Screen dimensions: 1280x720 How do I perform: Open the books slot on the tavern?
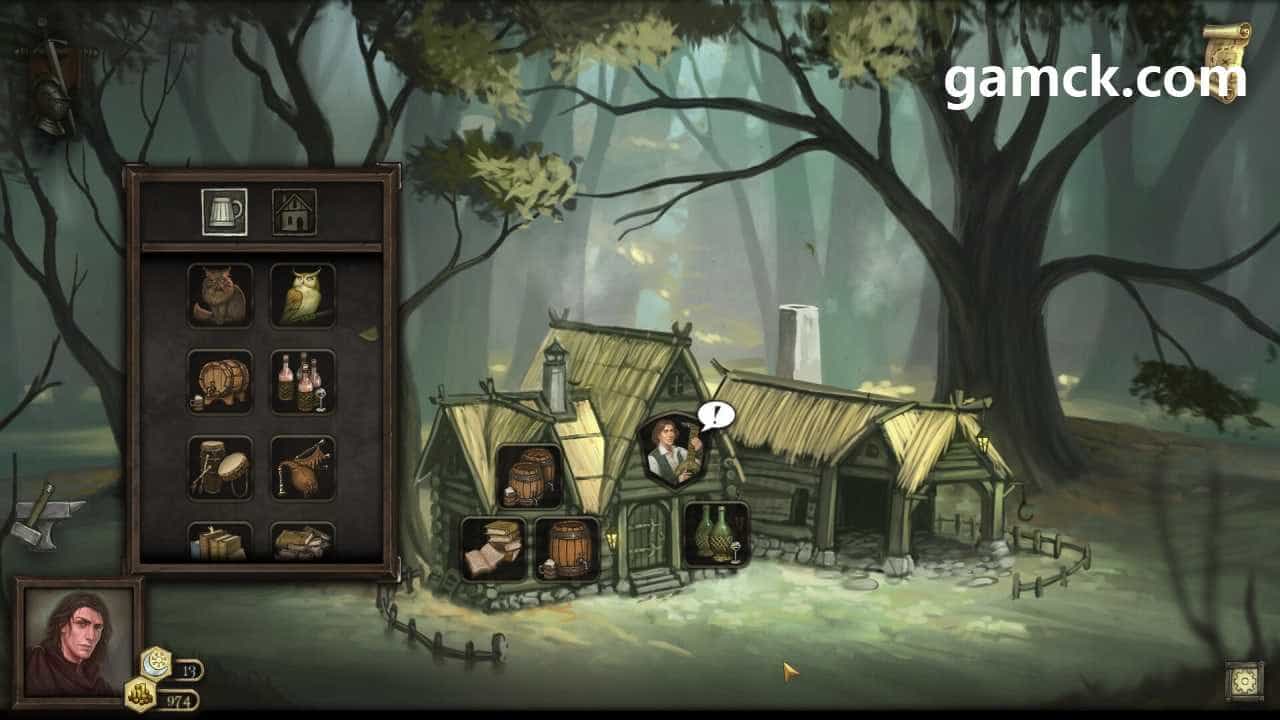click(x=494, y=548)
